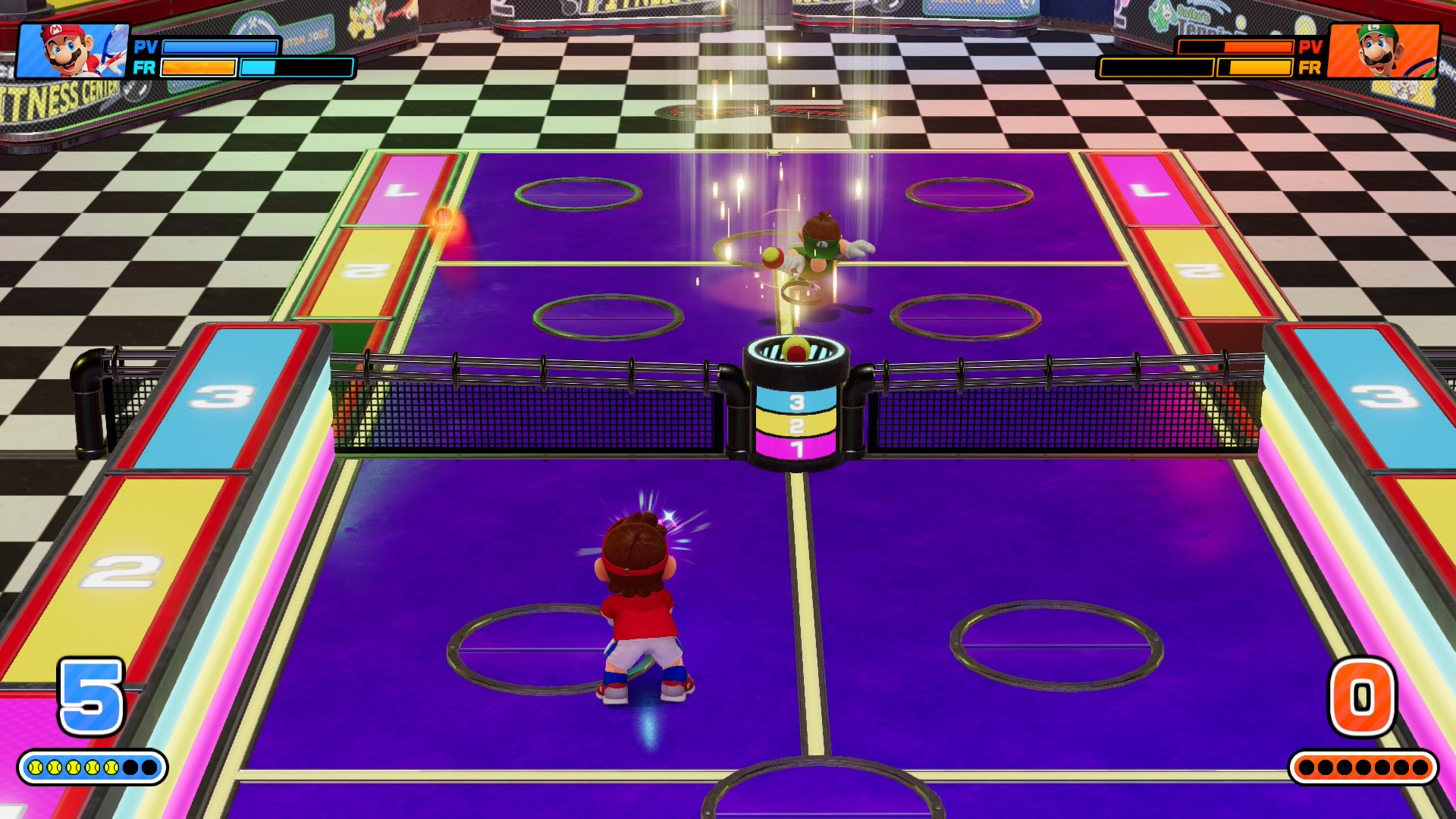Screen dimensions: 1456x819
Task: Click Mario's blue PV gauge bar
Action: click(220, 47)
